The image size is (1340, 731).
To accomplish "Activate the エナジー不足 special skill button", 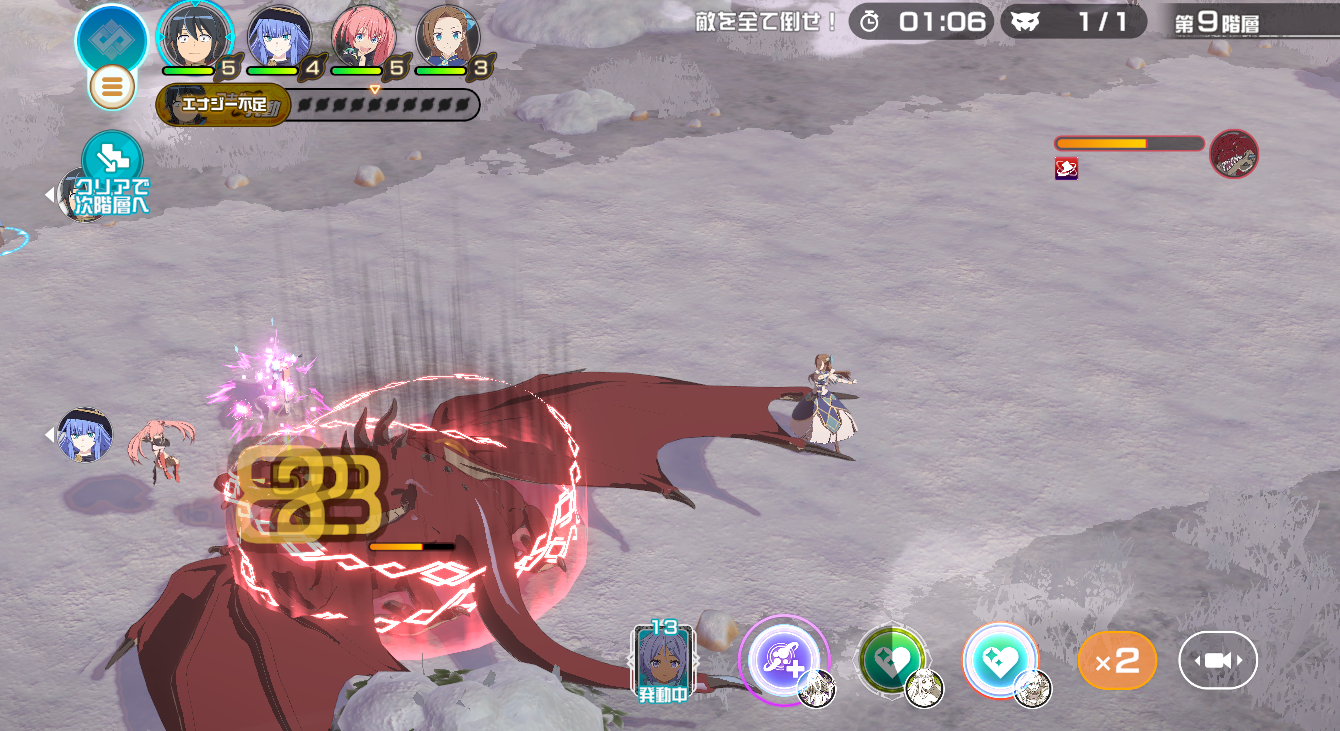I will (x=224, y=104).
